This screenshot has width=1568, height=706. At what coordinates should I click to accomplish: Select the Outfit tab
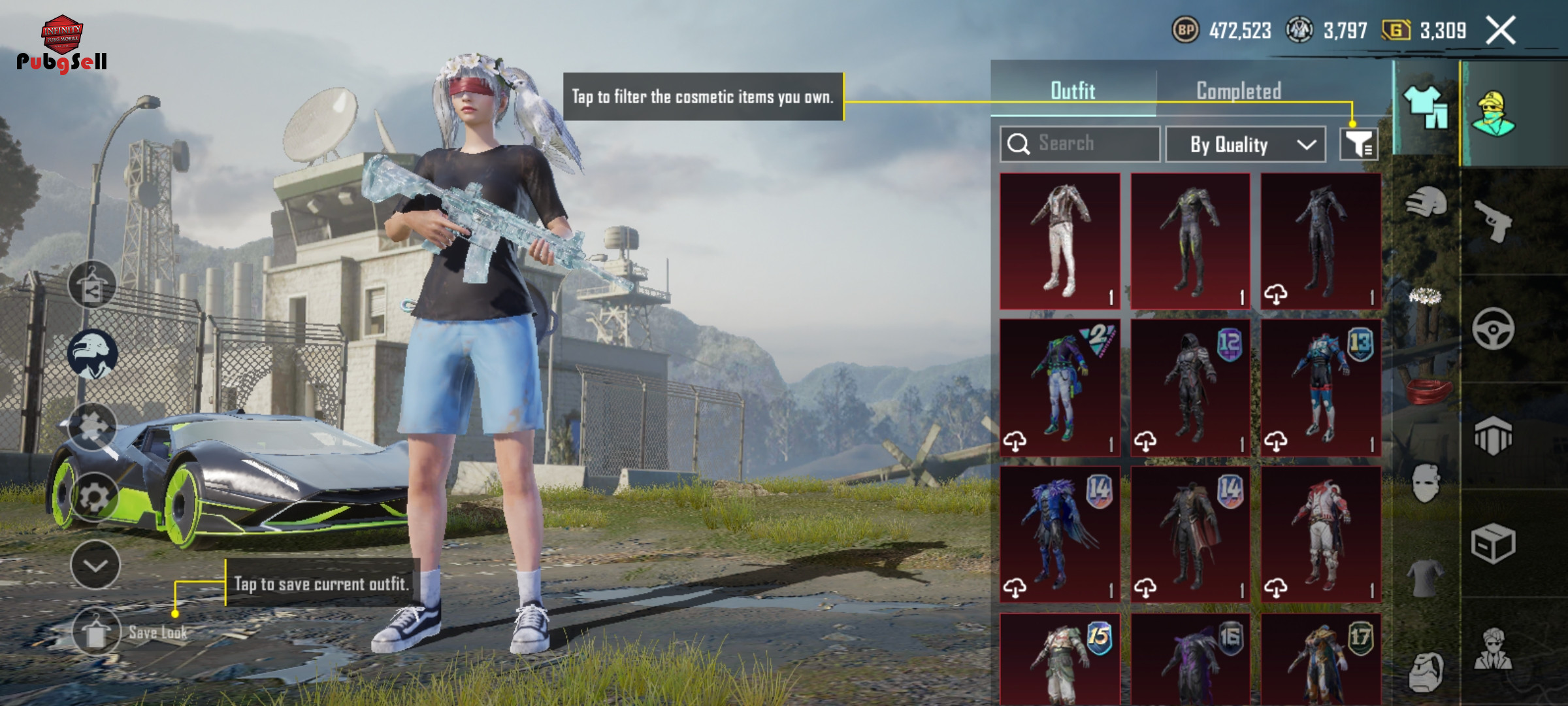point(1073,91)
